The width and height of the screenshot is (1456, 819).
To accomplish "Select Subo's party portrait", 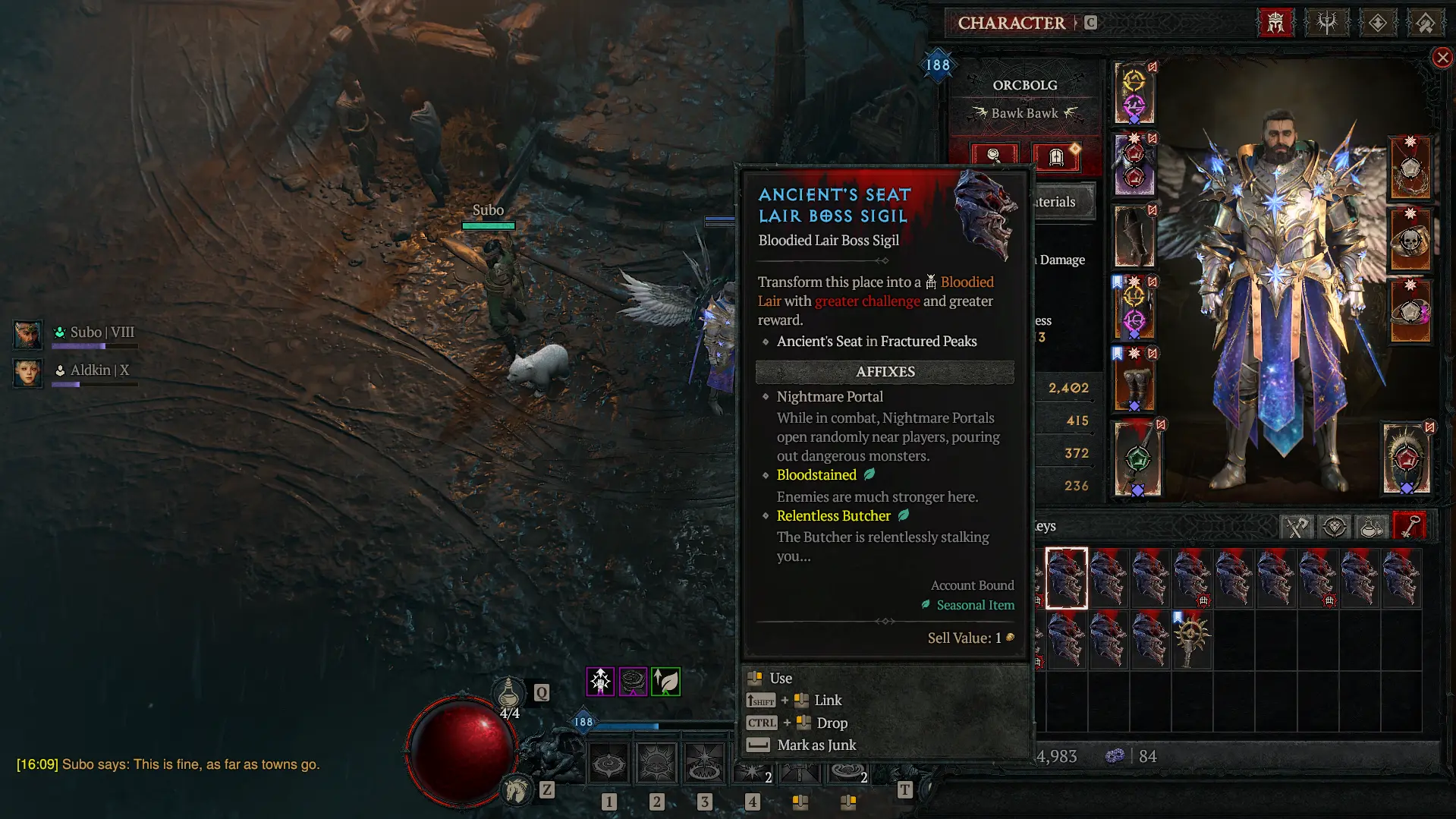I will [28, 333].
